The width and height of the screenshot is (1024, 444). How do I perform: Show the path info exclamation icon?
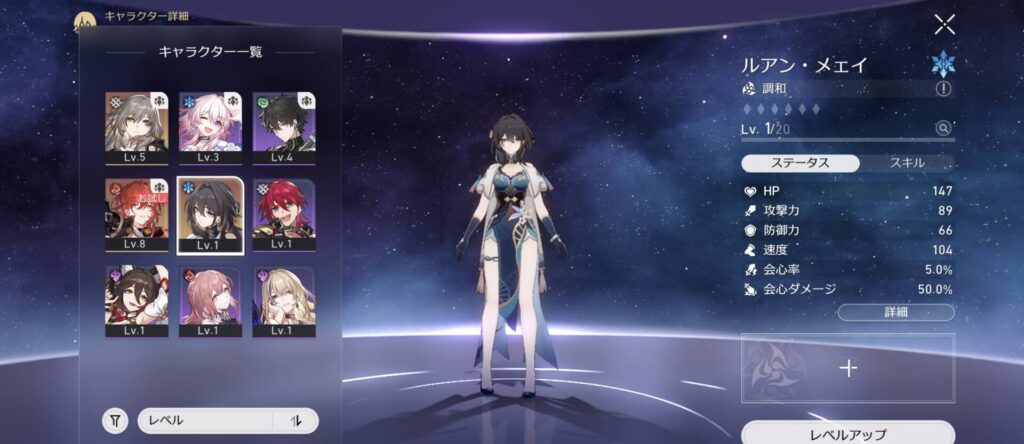pyautogui.click(x=942, y=89)
